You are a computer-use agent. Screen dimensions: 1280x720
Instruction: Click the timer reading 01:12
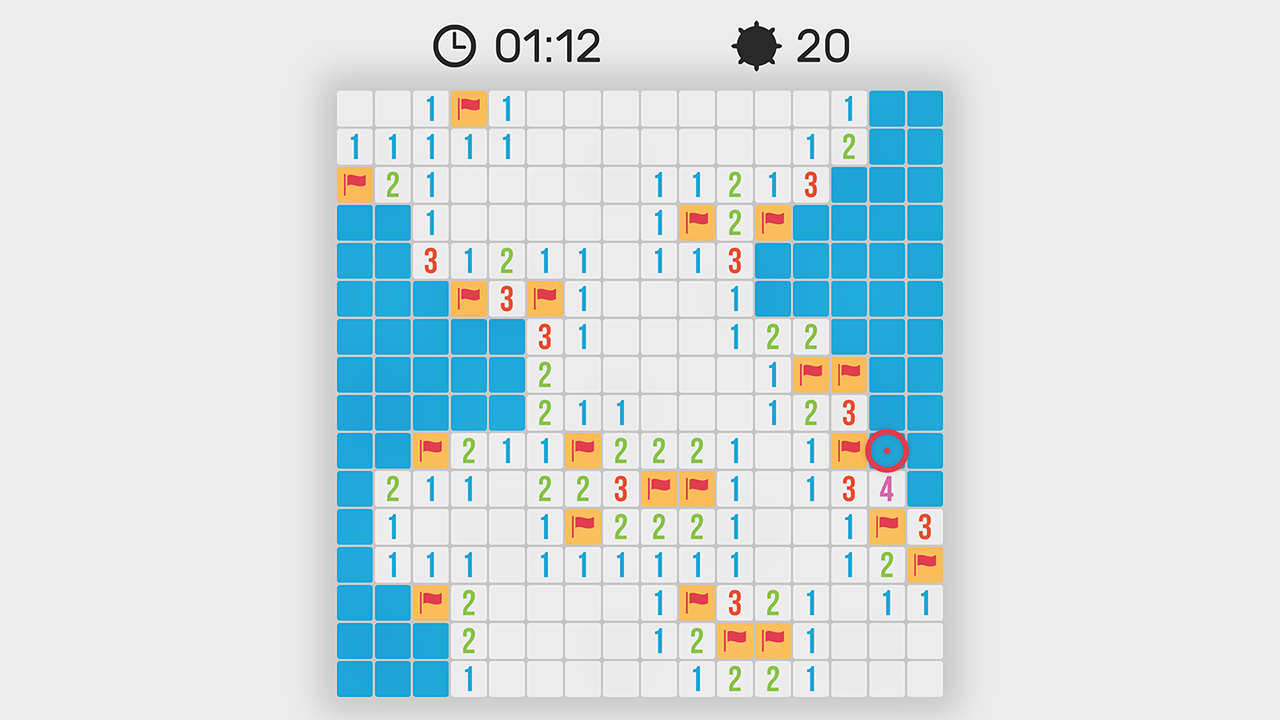[x=546, y=44]
